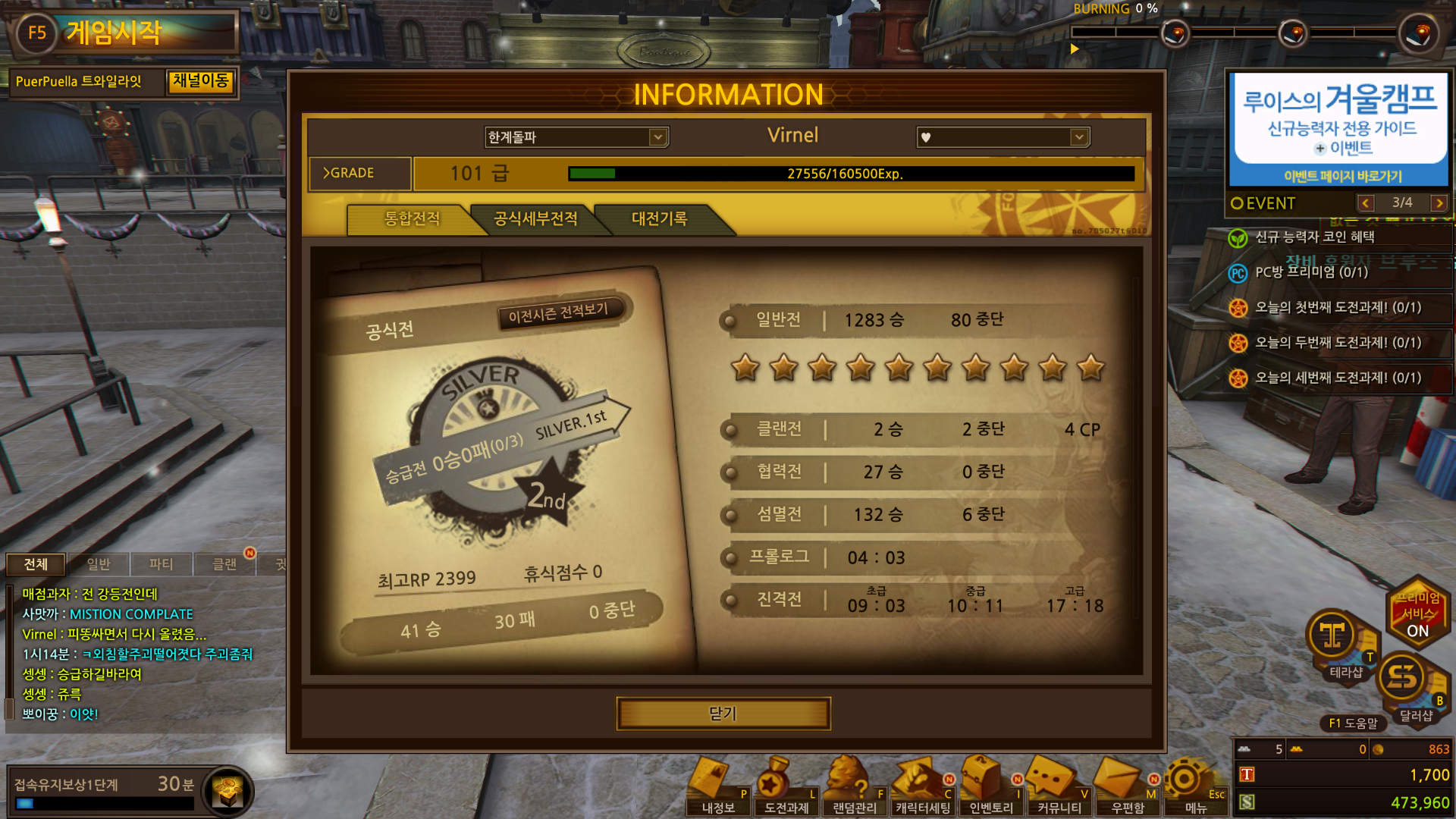Open the PC방 프리미엄 event entry

click(x=1311, y=272)
